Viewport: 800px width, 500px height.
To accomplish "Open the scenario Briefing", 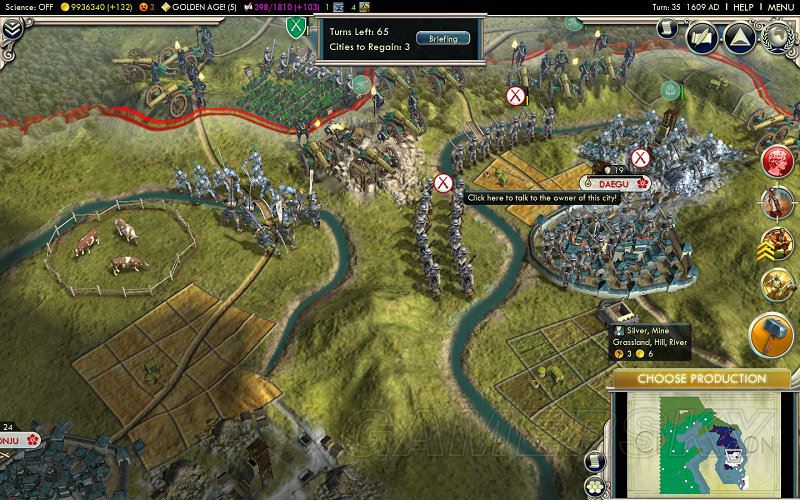I will point(436,38).
